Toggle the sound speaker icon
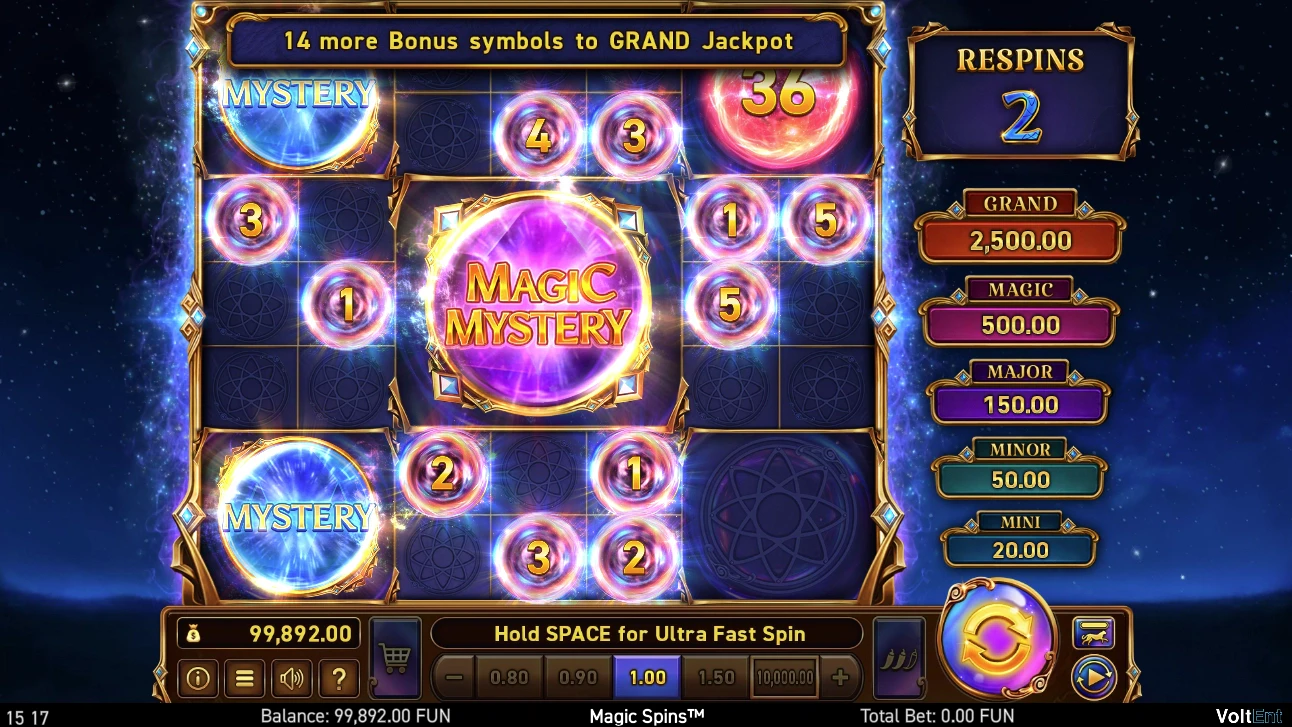Image resolution: width=1292 pixels, height=727 pixels. click(292, 678)
